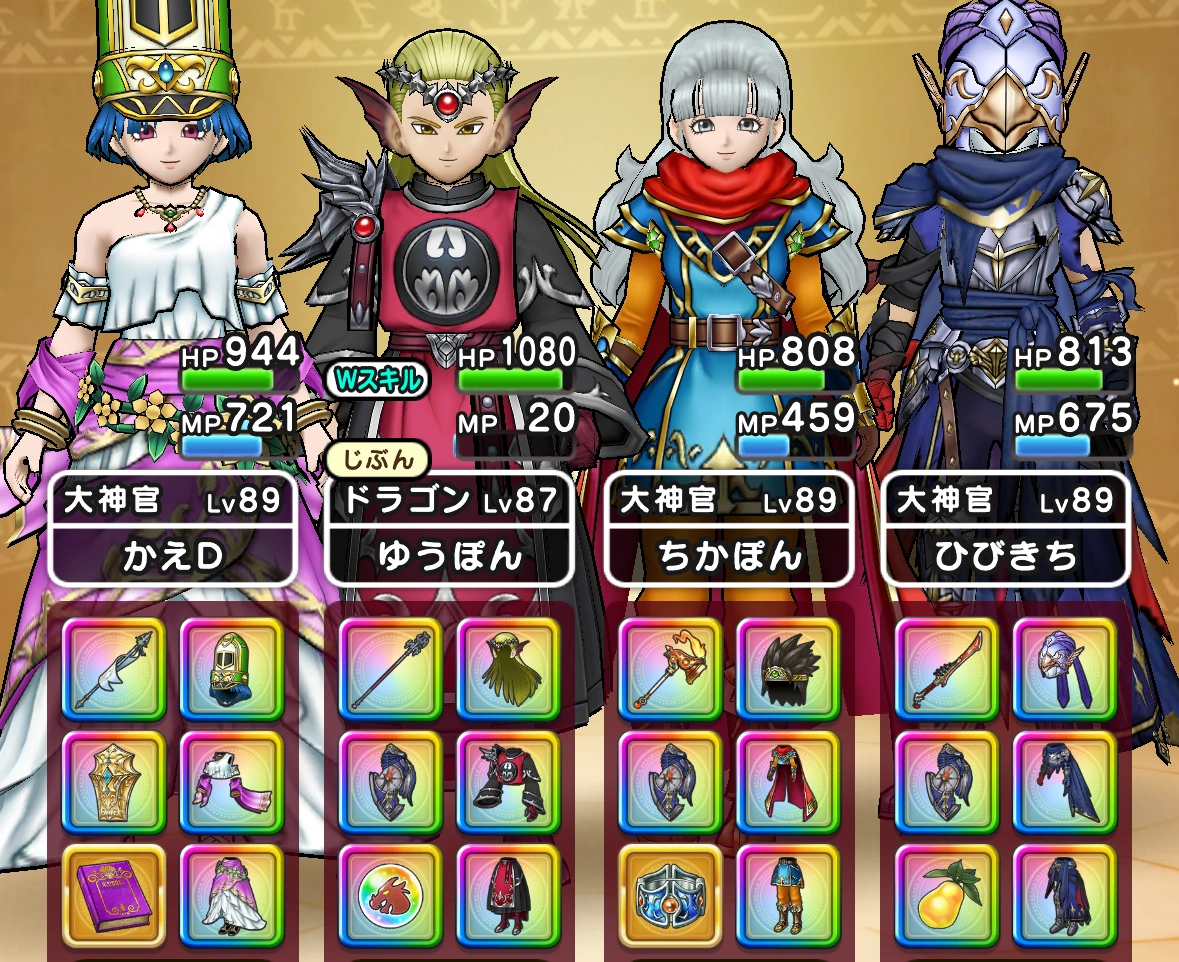Open ひびきち's character panel
The width and height of the screenshot is (1179, 962).
pyautogui.click(x=1007, y=529)
